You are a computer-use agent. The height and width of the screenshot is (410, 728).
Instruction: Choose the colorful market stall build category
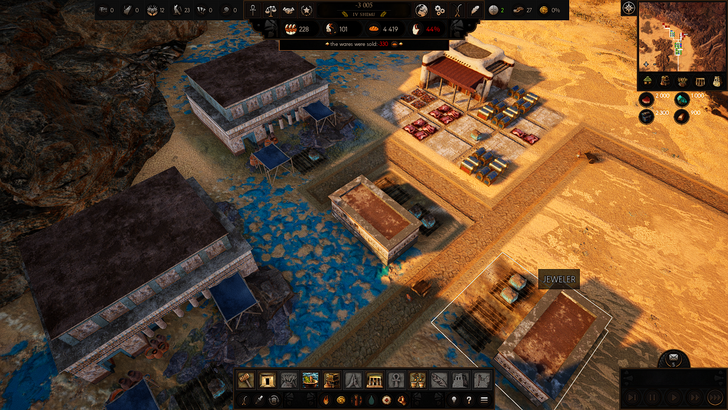310,380
